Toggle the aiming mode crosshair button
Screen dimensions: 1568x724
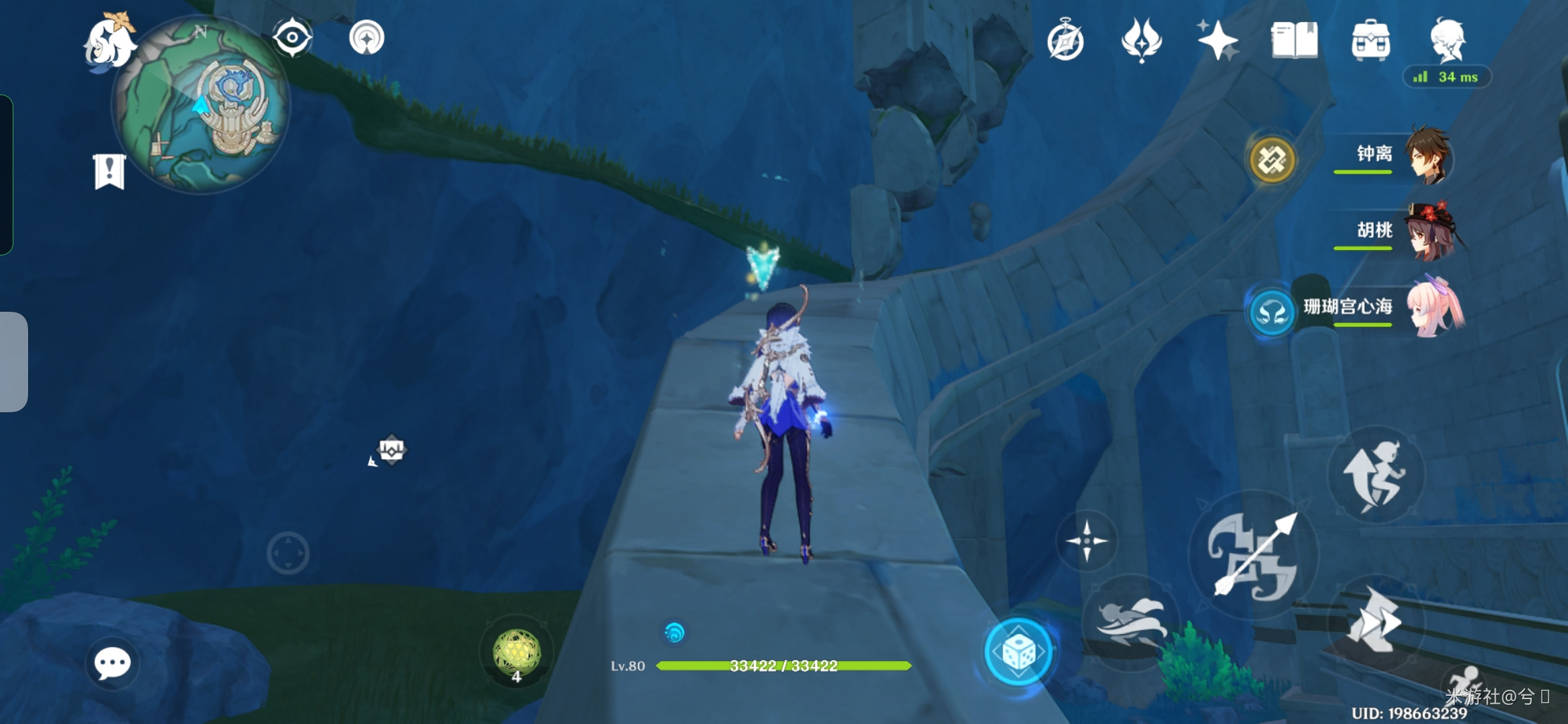click(x=1086, y=540)
